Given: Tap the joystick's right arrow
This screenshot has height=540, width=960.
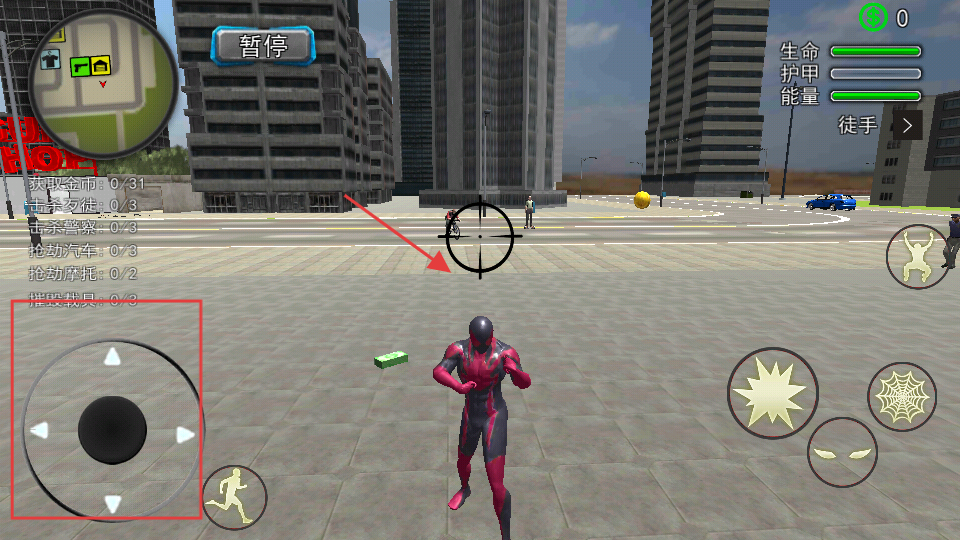Looking at the screenshot, I should pos(185,434).
